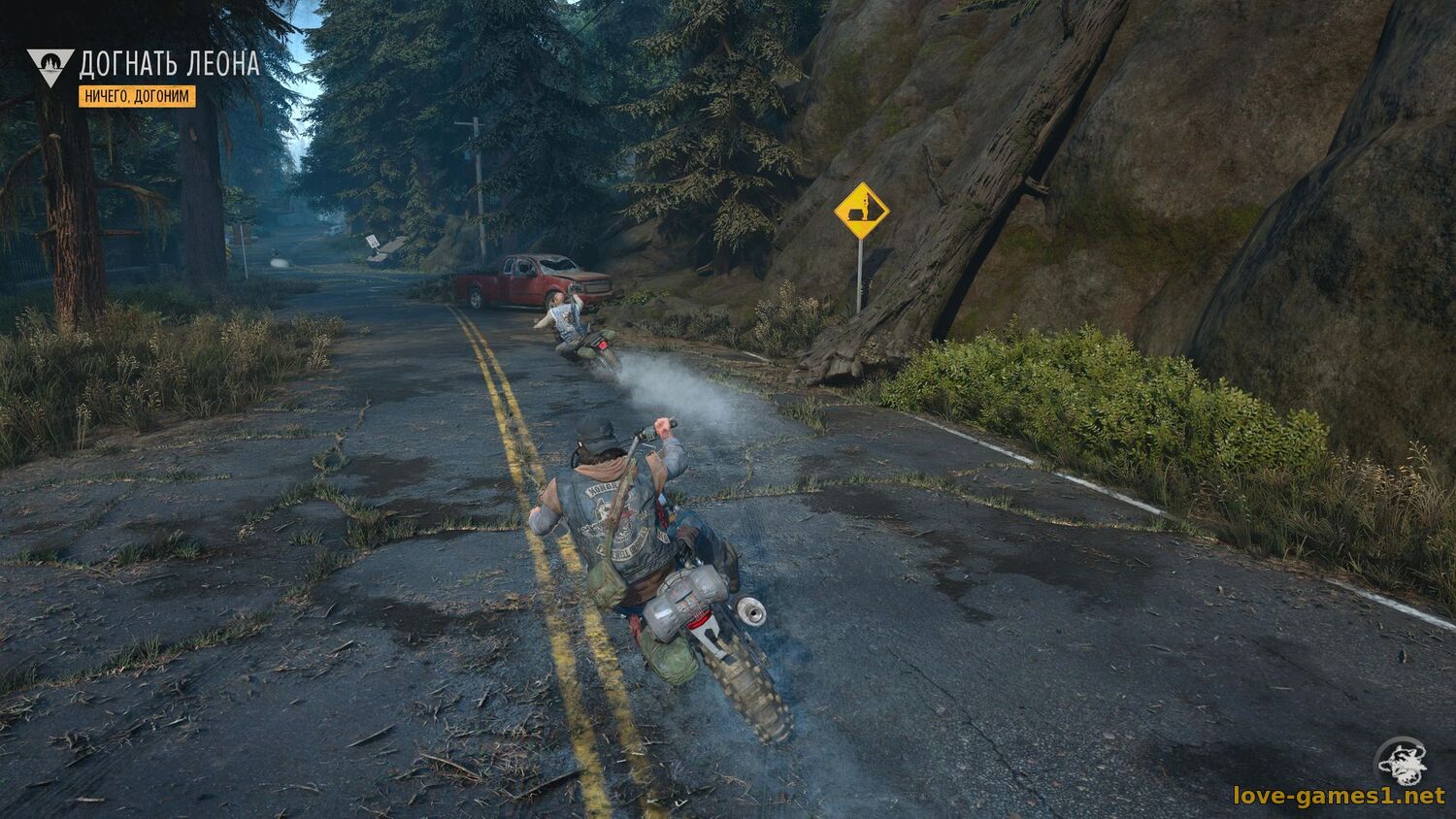Click the scorpion emblem icon

[x=1401, y=760]
